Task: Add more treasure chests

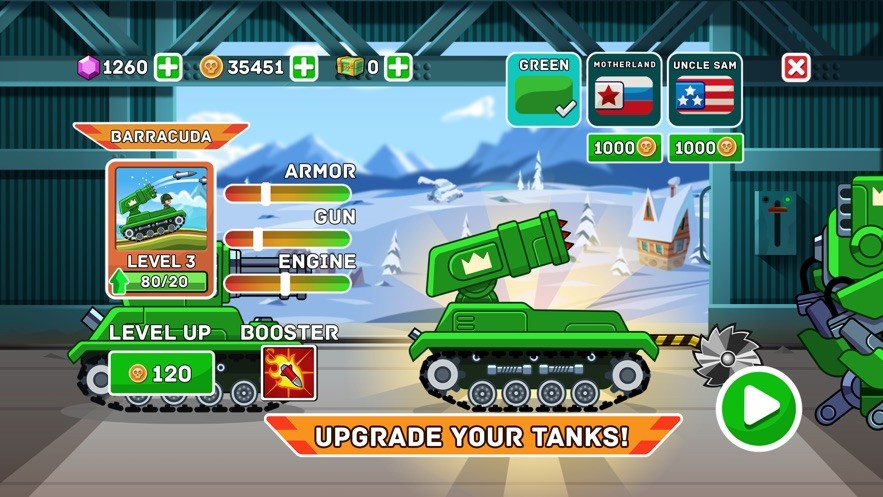Action: pos(398,67)
